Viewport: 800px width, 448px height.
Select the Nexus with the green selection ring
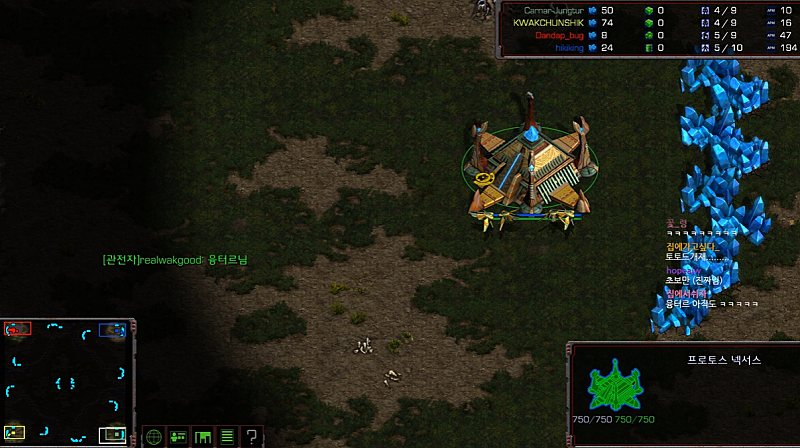[530, 168]
